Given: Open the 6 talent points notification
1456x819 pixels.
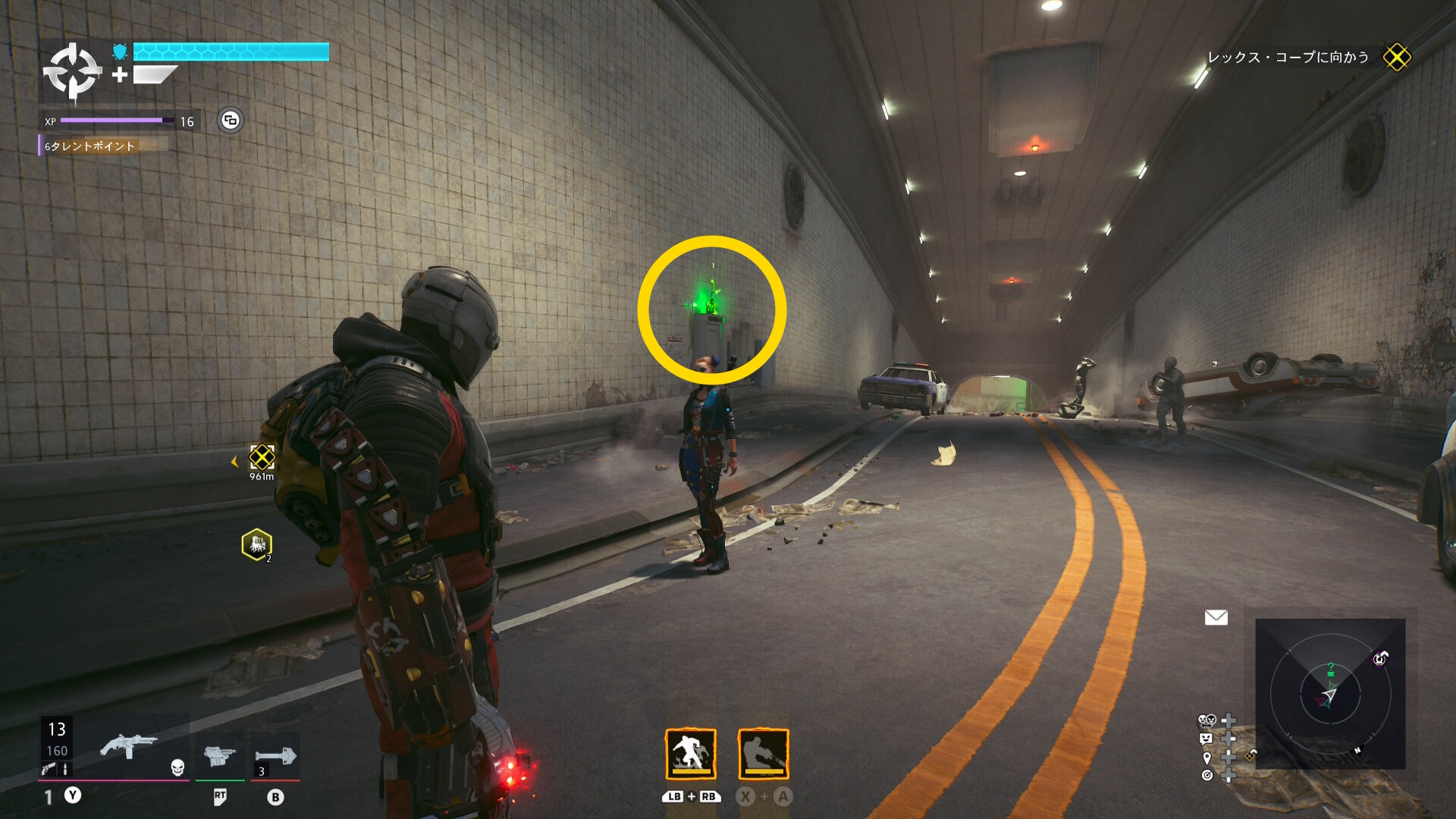Looking at the screenshot, I should pyautogui.click(x=91, y=146).
